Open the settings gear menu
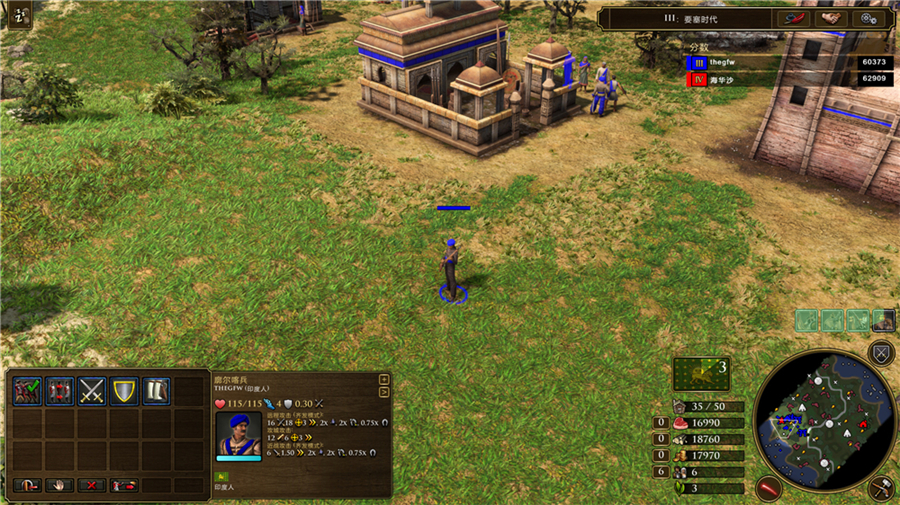 (x=864, y=18)
